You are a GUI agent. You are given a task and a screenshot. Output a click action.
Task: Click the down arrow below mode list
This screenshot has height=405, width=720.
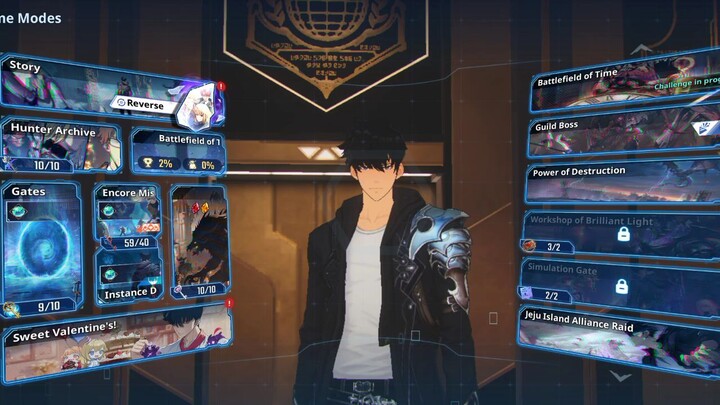click(x=621, y=377)
